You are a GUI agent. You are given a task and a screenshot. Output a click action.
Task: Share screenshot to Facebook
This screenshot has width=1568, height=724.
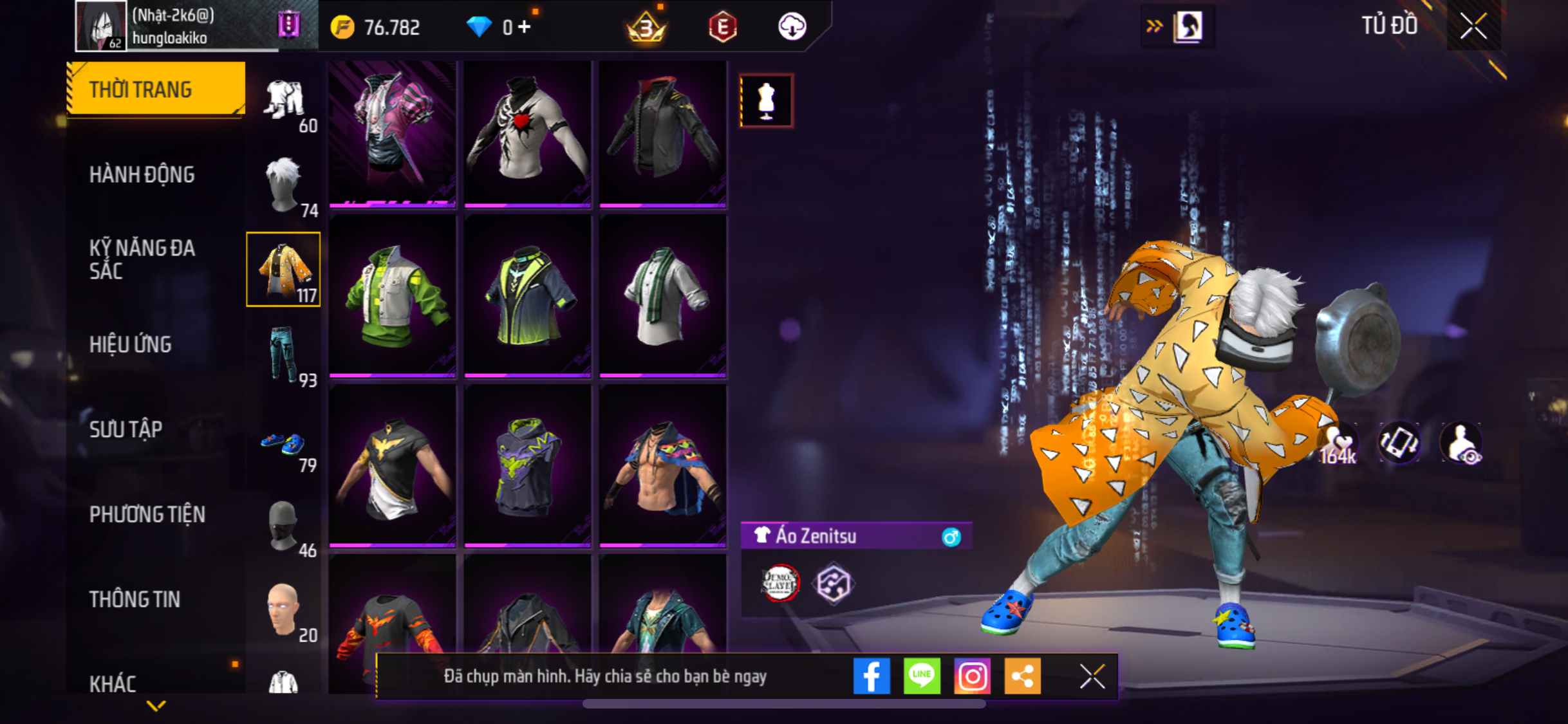pos(872,676)
